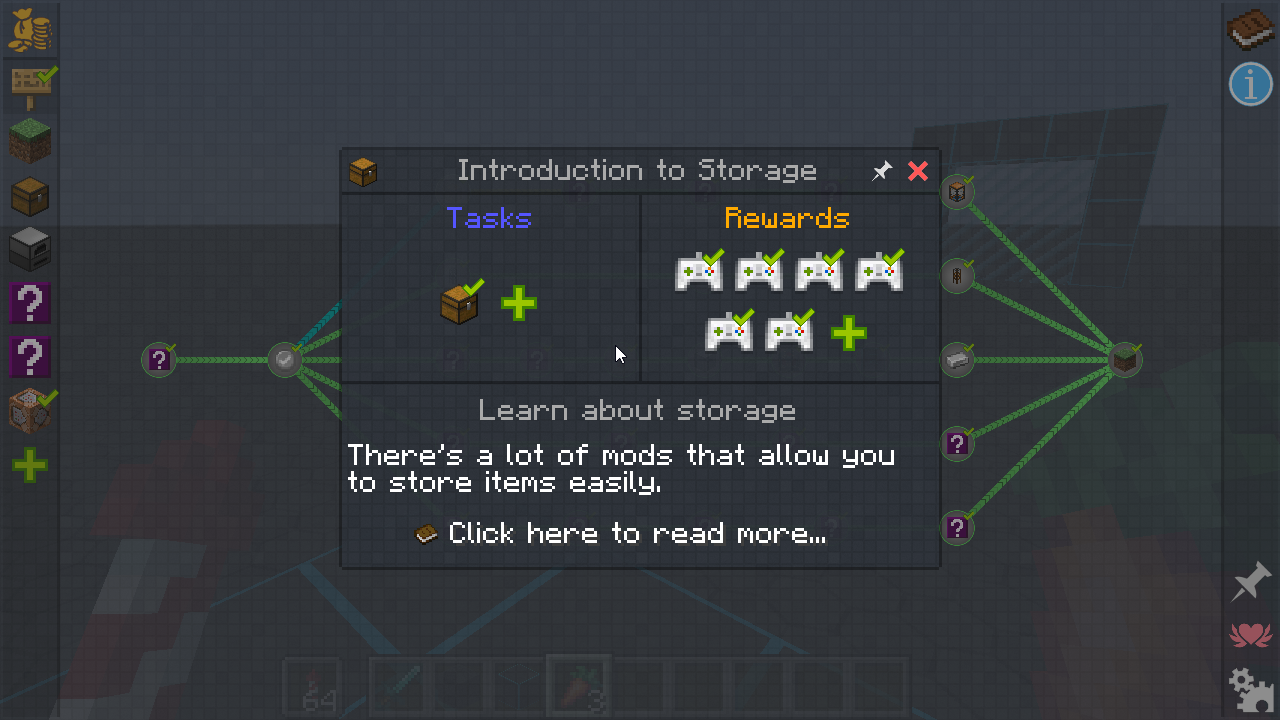Open the money bag and coins icon
Screen dimensions: 1280x720
point(30,30)
